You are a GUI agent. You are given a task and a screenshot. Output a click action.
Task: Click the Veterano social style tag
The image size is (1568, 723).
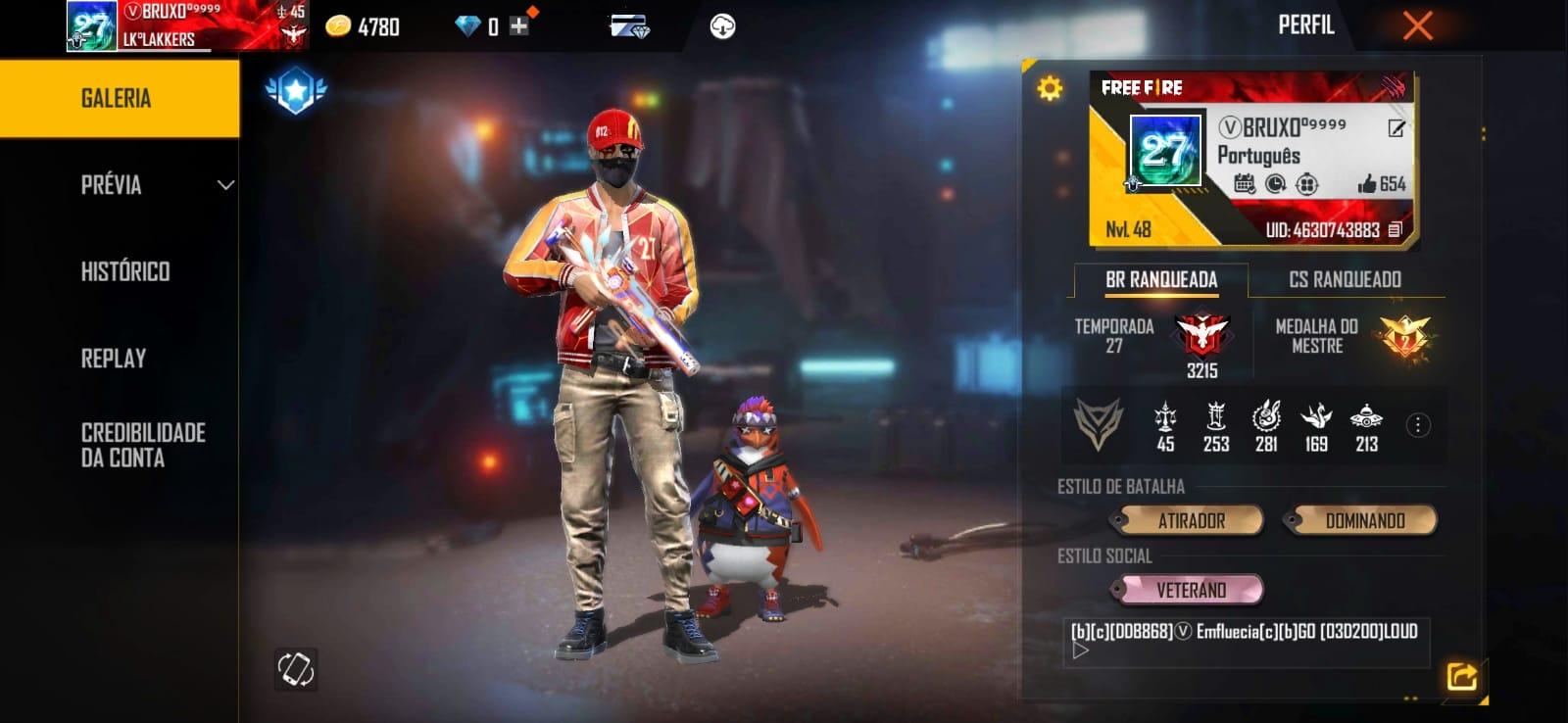coord(1191,590)
